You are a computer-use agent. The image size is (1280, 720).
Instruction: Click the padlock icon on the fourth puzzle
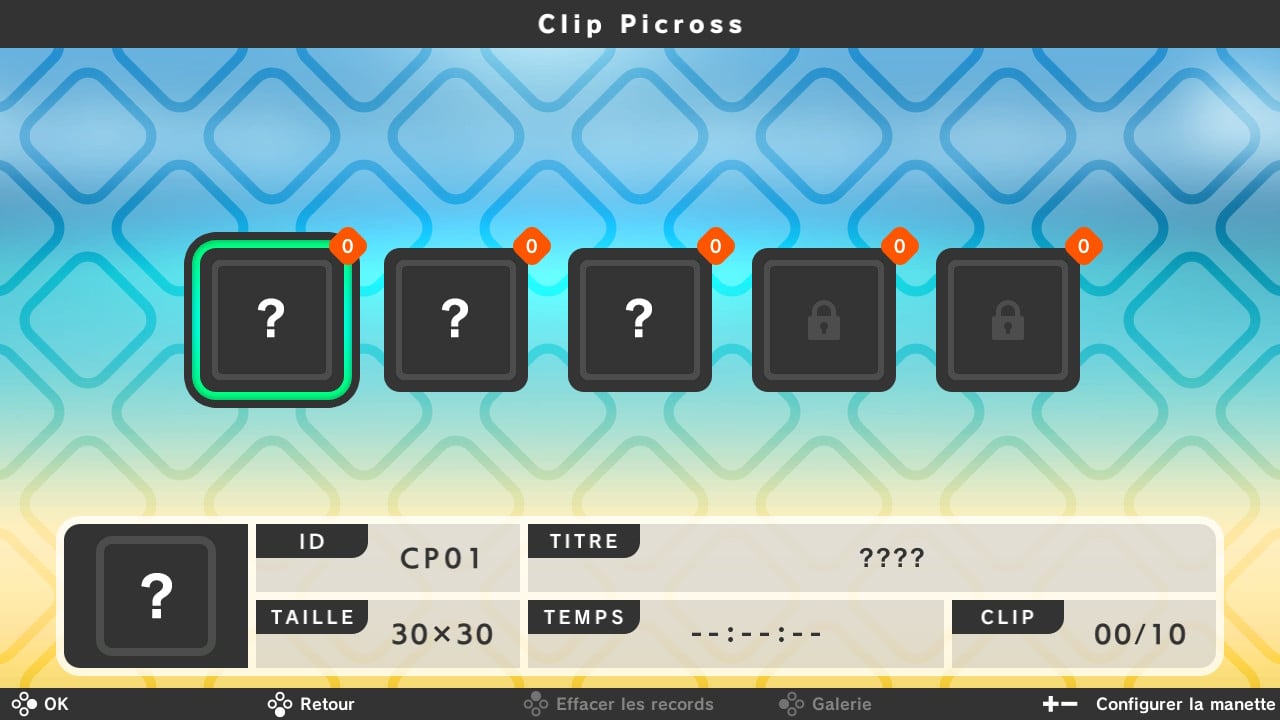[x=823, y=322]
